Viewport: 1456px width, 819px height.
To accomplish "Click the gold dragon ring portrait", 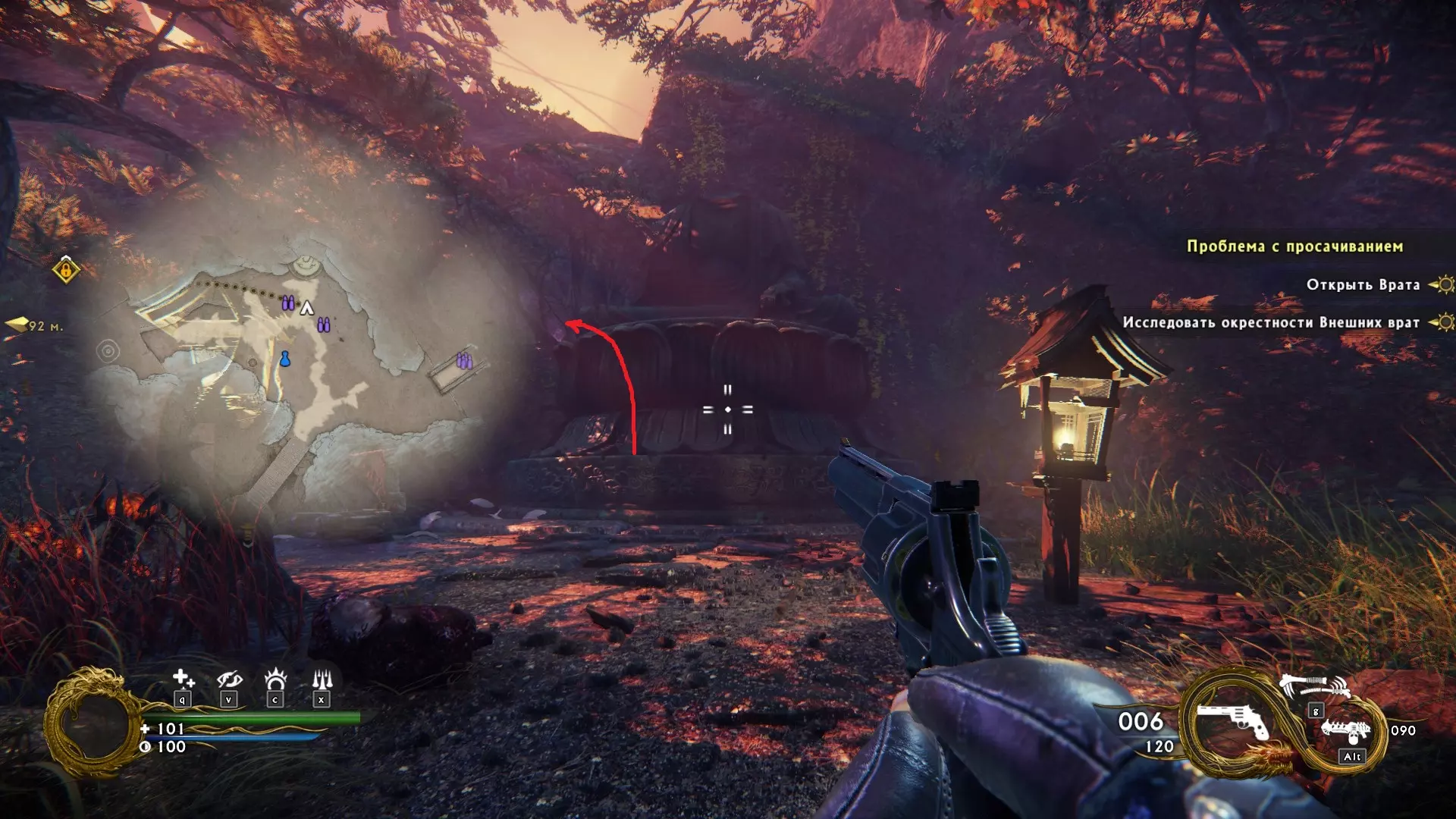I will pos(93,724).
